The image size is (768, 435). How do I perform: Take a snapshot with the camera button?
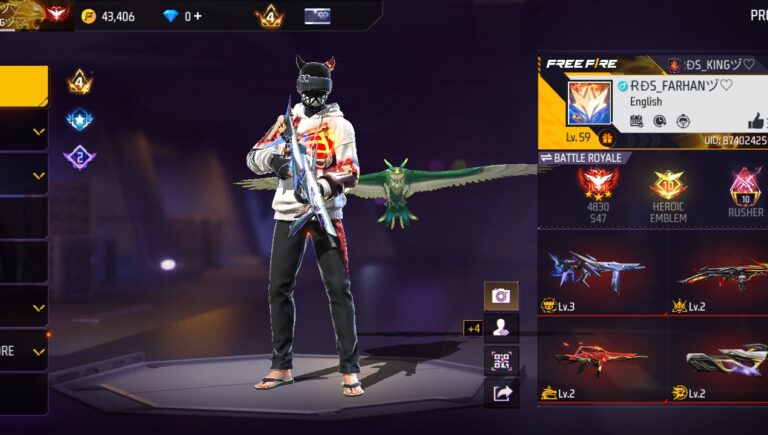pyautogui.click(x=501, y=296)
